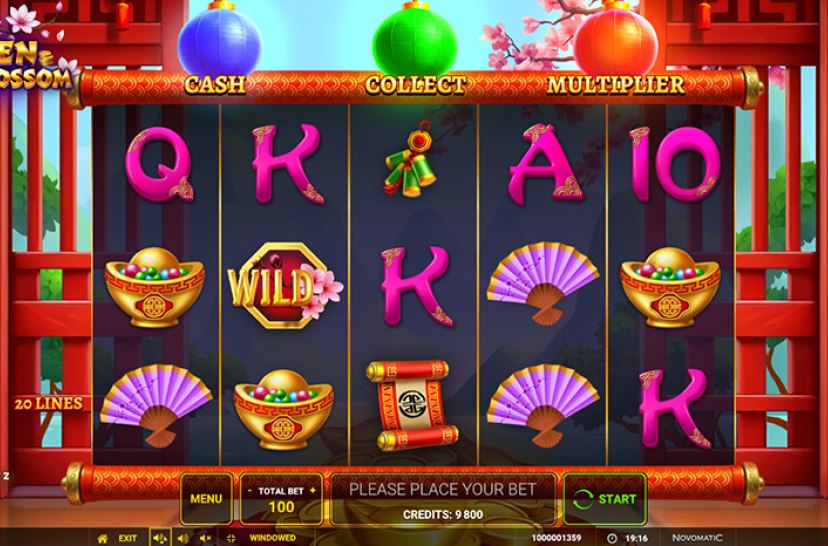This screenshot has width=828, height=546.
Task: Choose the medium-volume speaker icon
Action: tap(183, 538)
